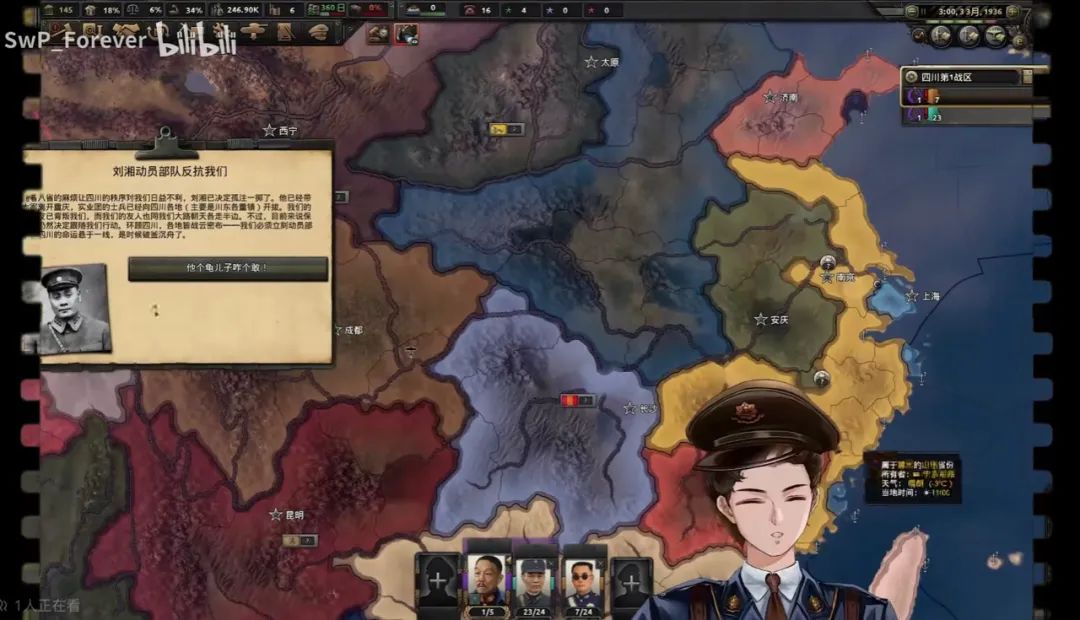Select the commander portrait with 1/5 divisions

488,581
